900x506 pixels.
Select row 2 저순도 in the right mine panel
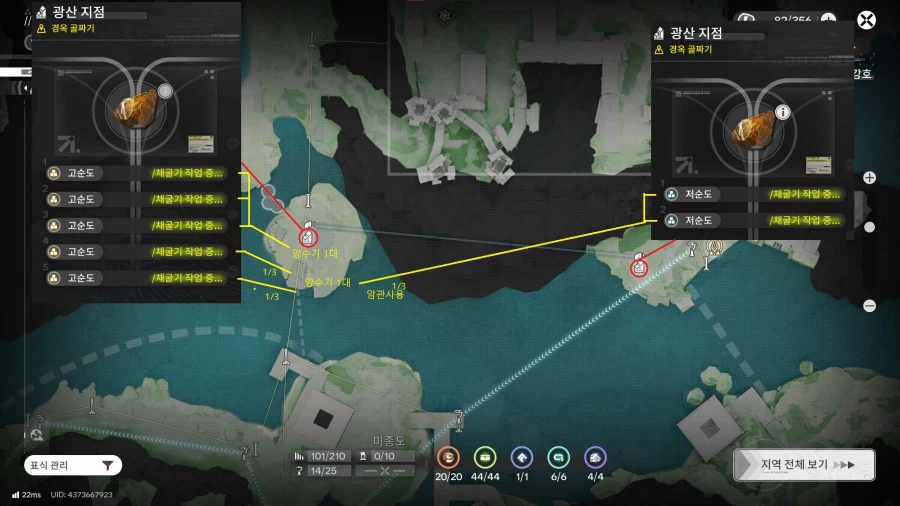[x=752, y=220]
